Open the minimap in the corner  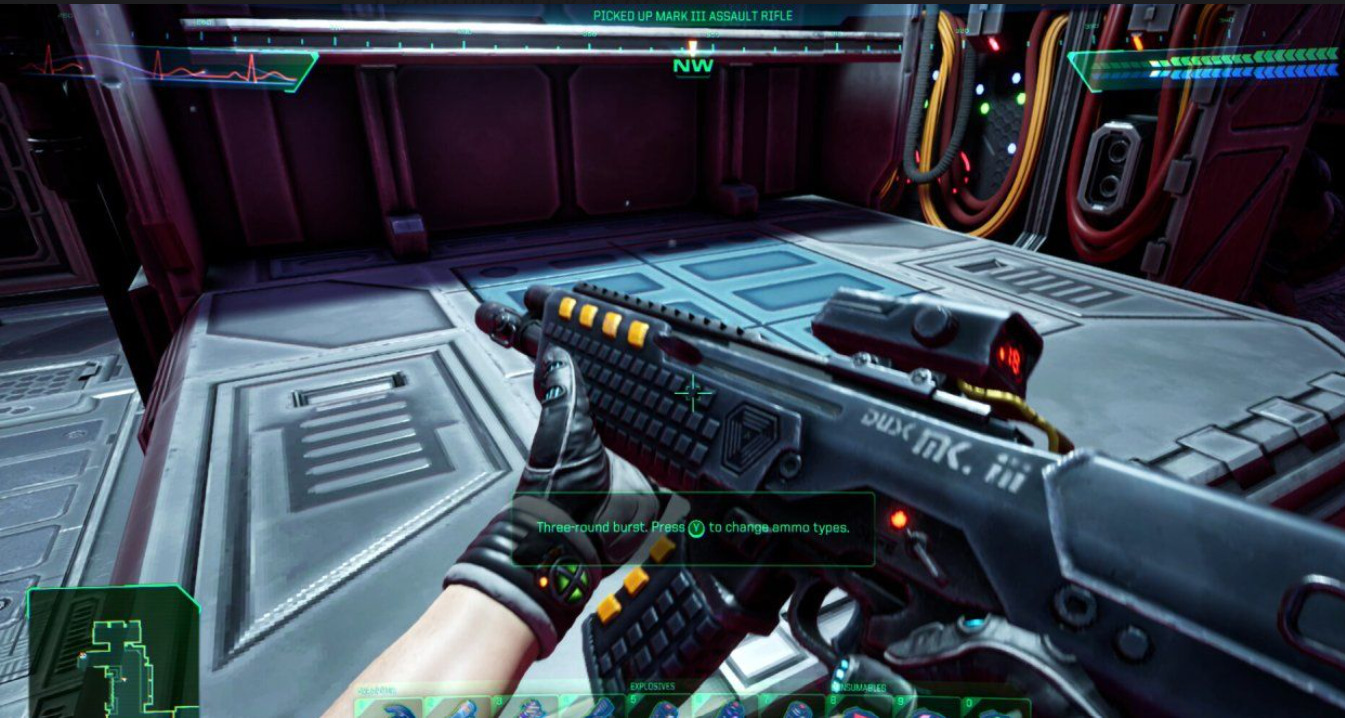(x=110, y=653)
